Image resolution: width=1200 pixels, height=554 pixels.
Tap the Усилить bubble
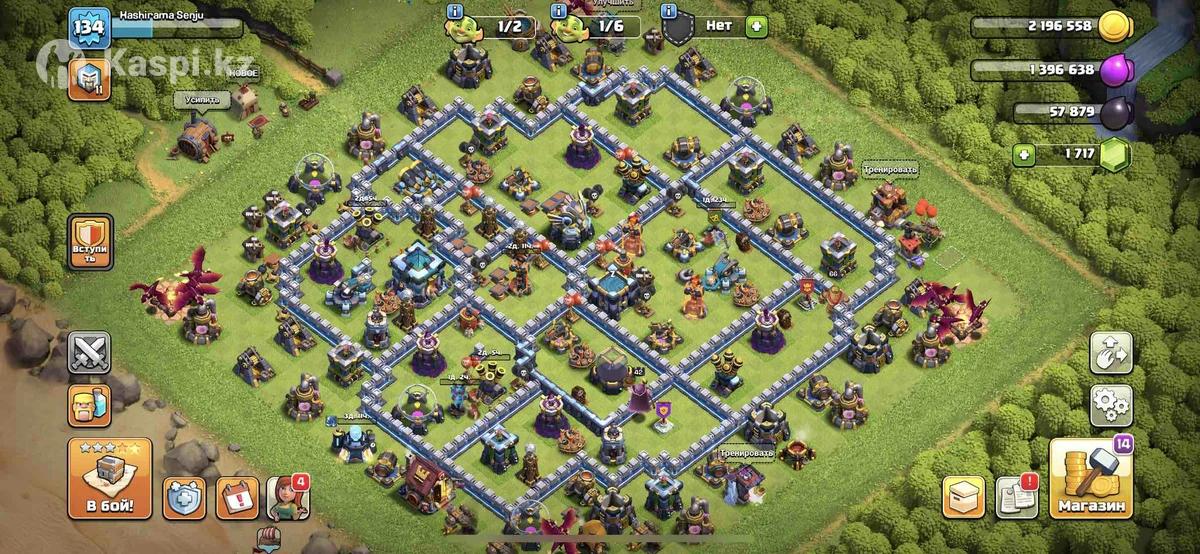pos(202,100)
